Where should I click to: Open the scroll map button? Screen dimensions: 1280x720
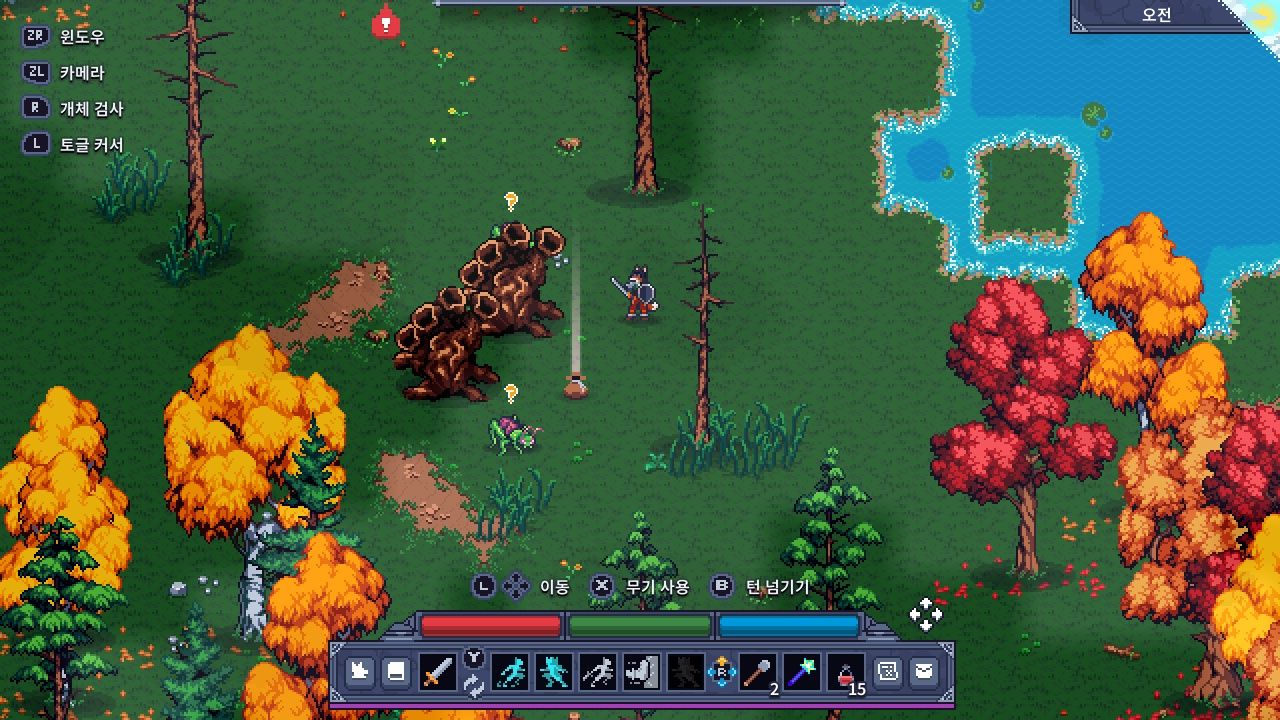click(x=887, y=672)
